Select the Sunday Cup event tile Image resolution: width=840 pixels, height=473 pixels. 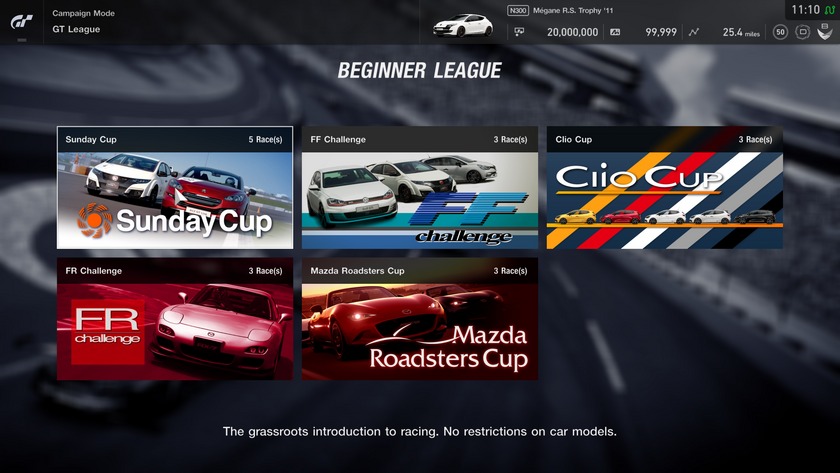coord(175,188)
